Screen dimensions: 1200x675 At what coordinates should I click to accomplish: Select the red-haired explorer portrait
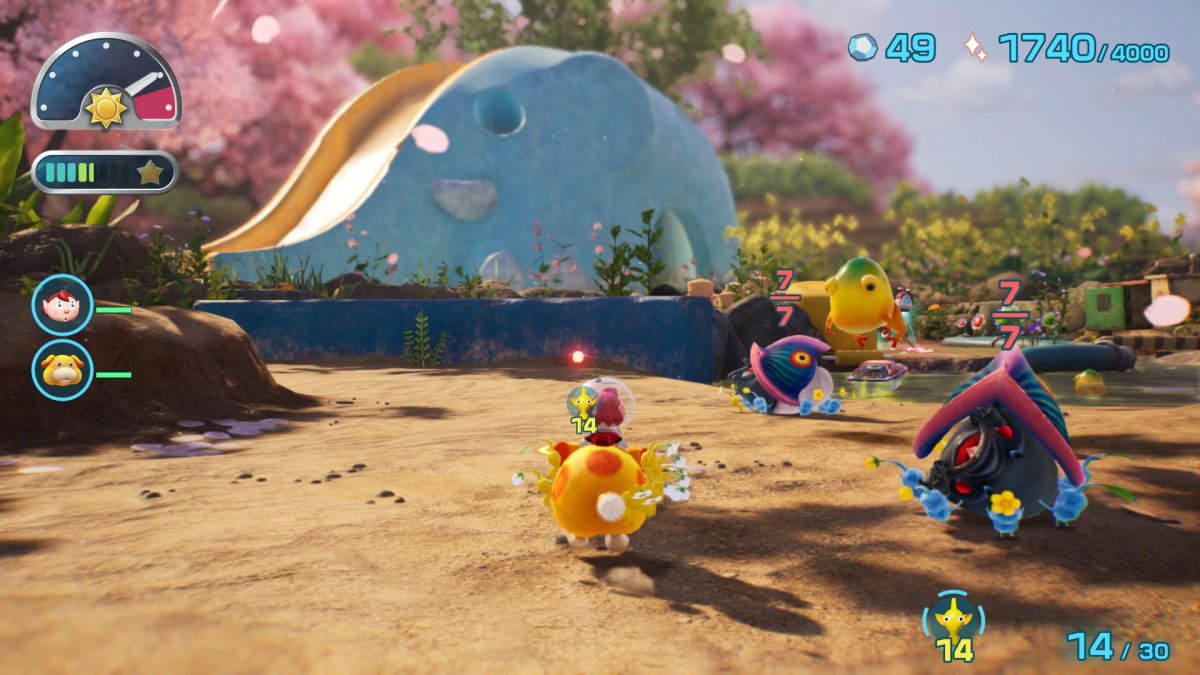click(x=62, y=305)
